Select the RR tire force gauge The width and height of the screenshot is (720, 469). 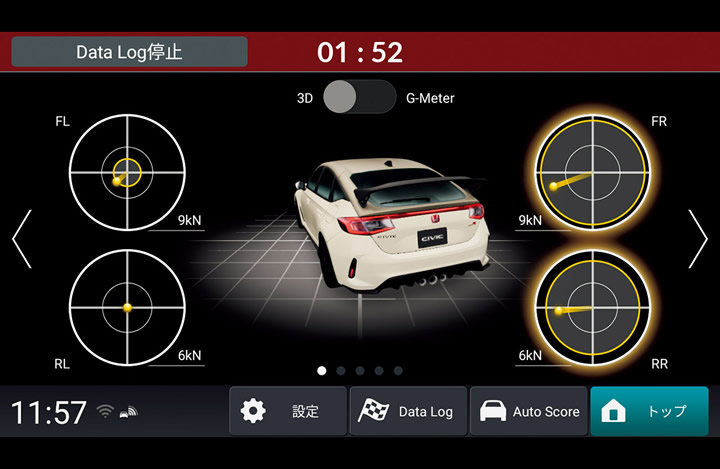(x=592, y=305)
